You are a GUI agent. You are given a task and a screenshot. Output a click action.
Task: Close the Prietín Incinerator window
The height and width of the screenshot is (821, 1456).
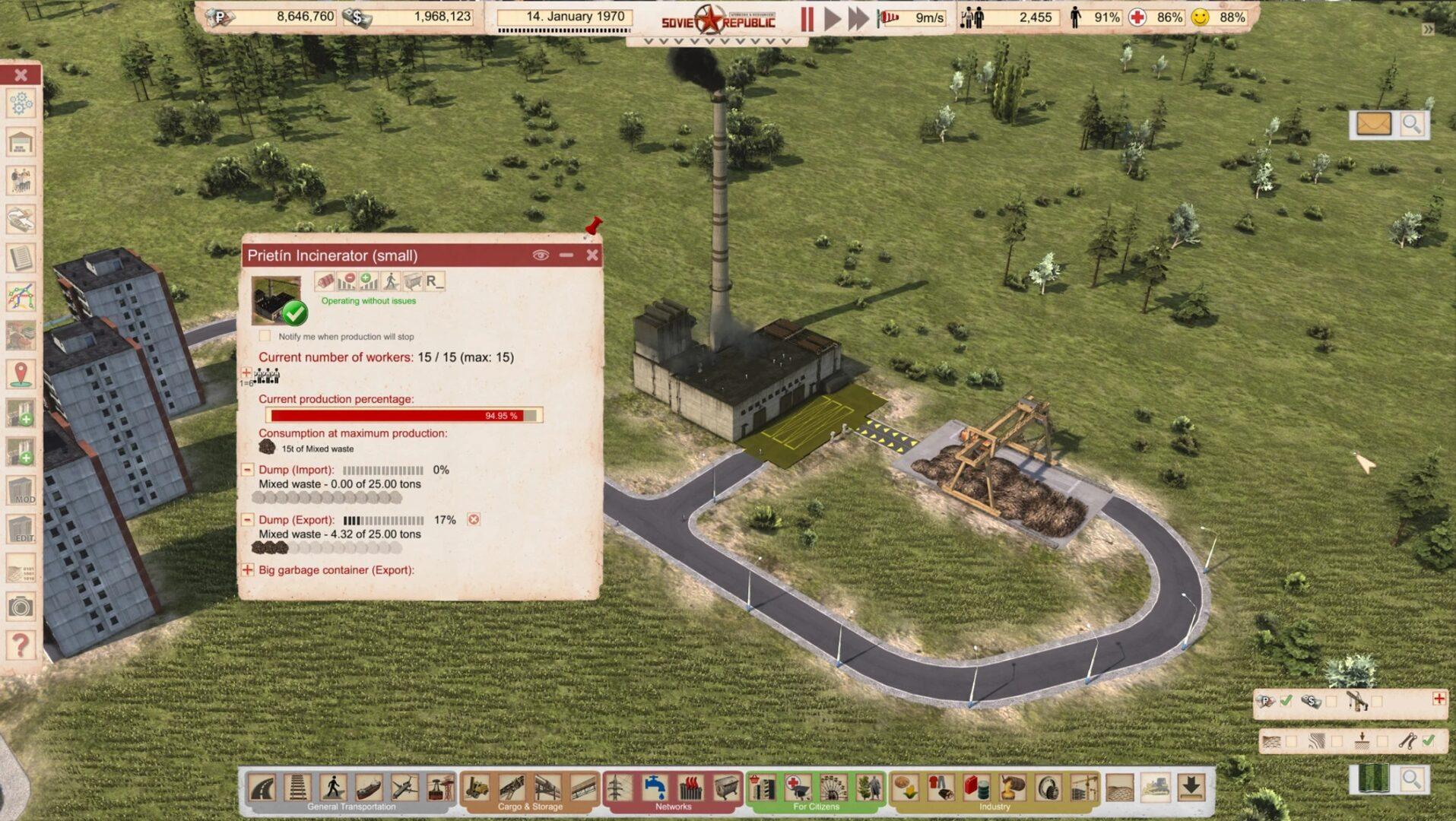592,255
